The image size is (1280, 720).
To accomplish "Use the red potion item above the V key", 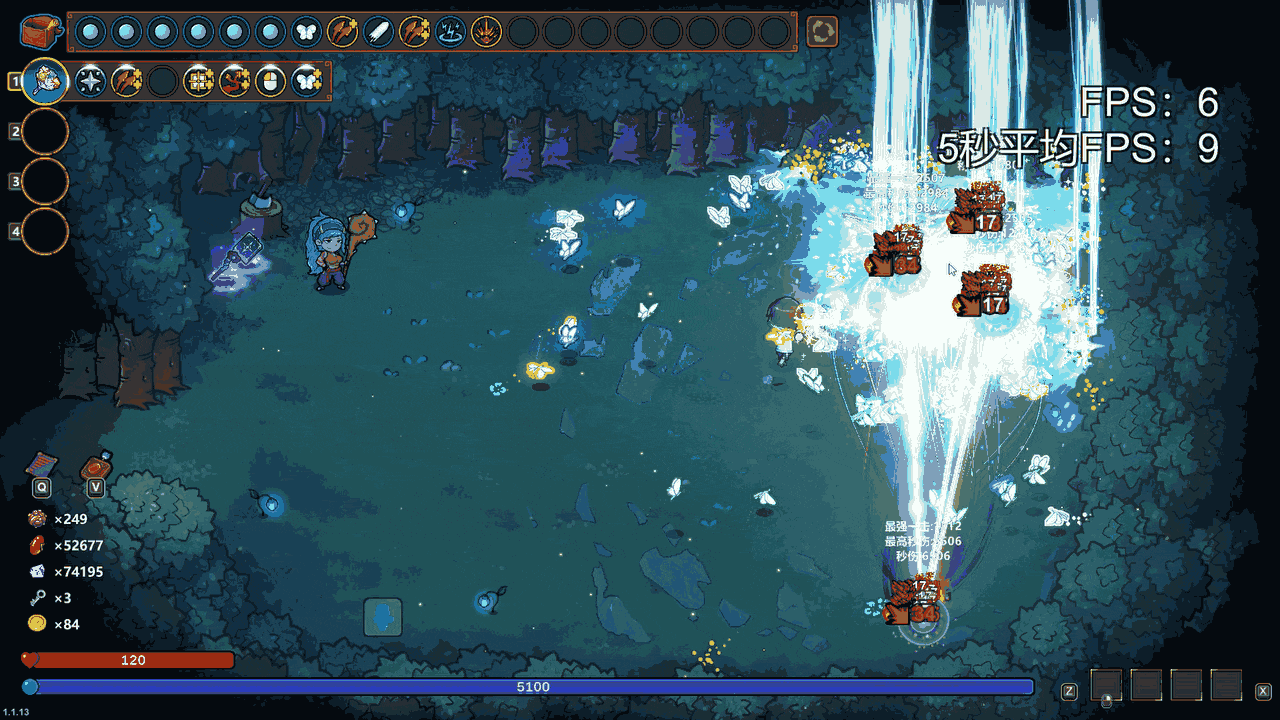I will click(96, 466).
